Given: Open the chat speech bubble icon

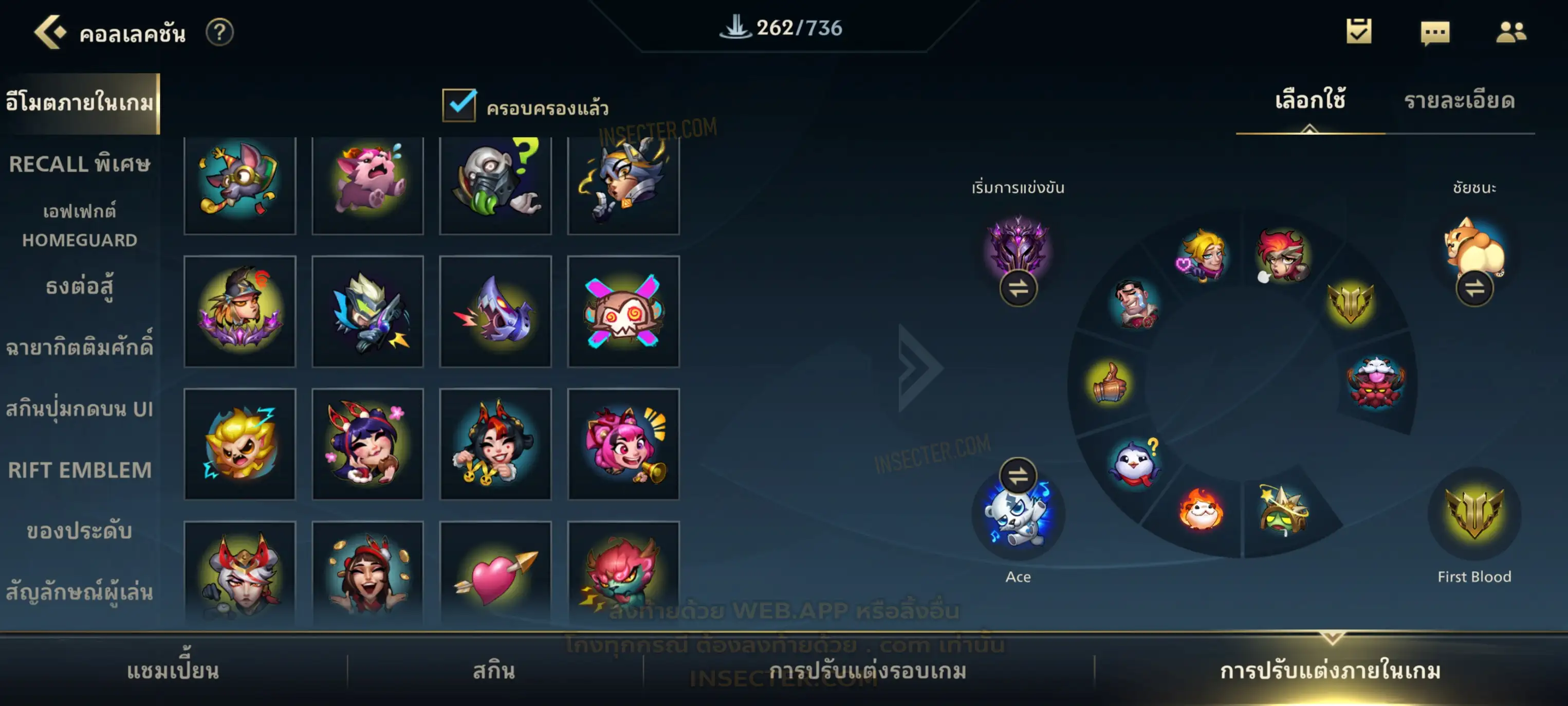Looking at the screenshot, I should point(1434,32).
